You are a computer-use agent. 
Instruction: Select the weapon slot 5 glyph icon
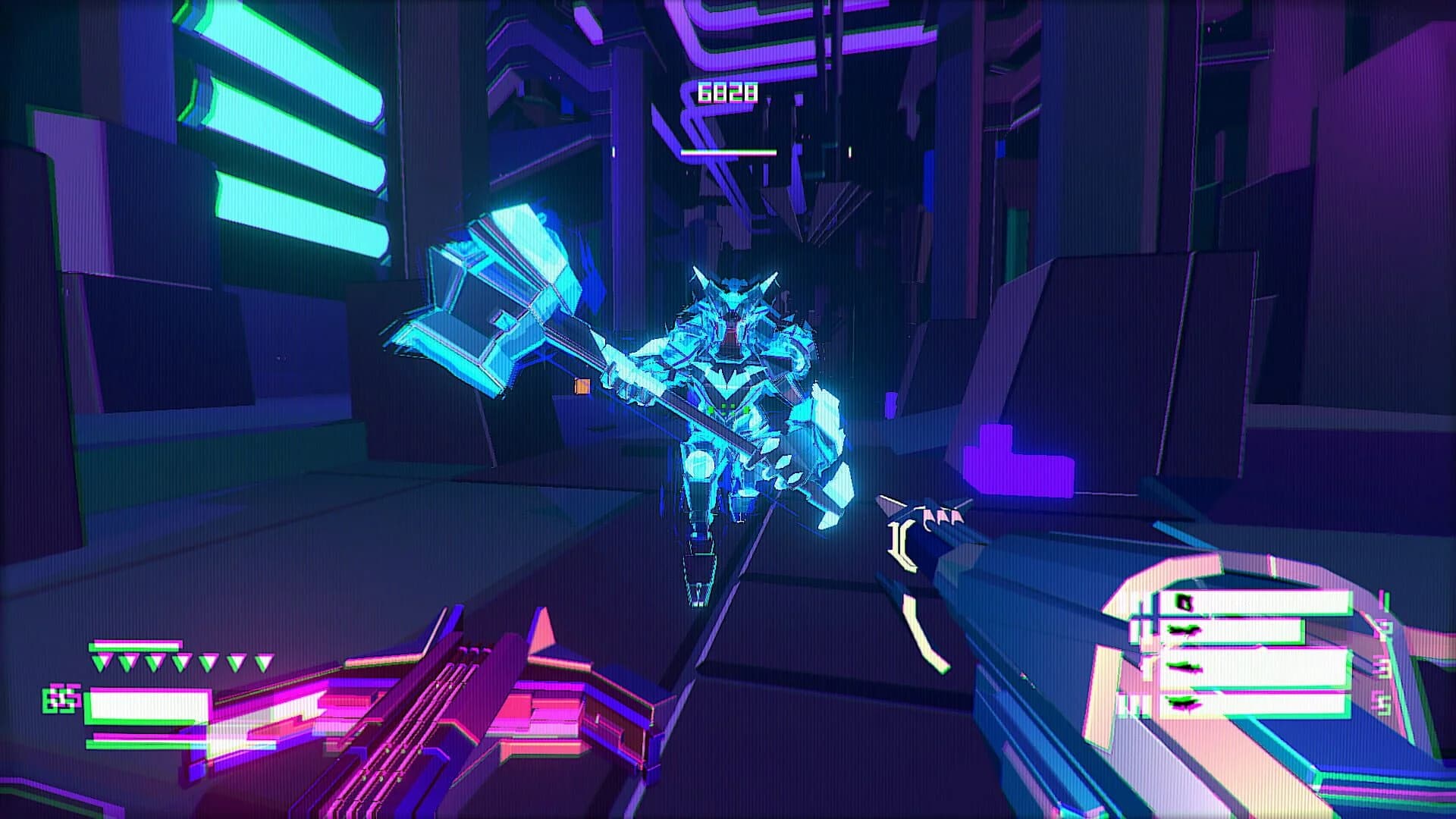click(x=1184, y=704)
